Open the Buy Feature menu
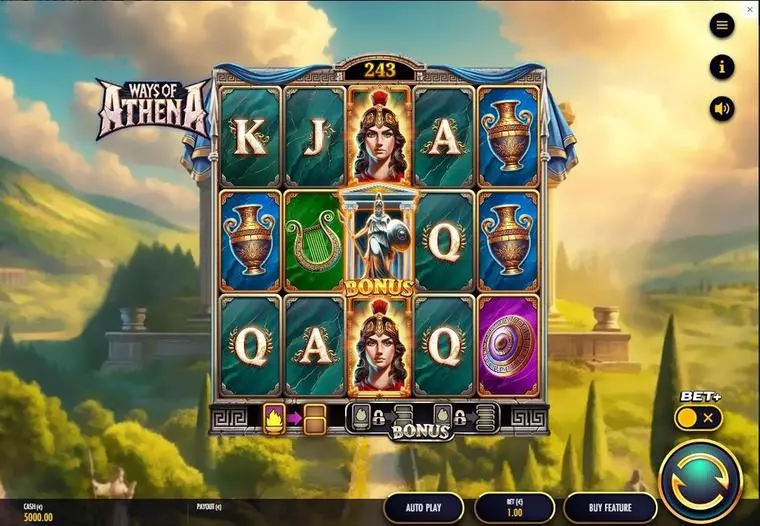The image size is (760, 526). point(609,507)
